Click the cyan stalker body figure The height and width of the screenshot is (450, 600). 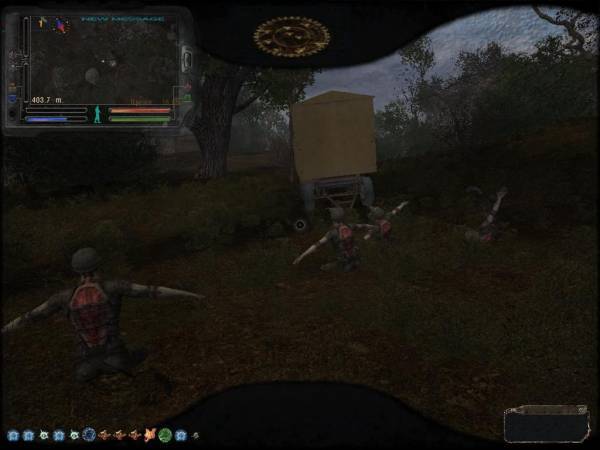[97, 113]
